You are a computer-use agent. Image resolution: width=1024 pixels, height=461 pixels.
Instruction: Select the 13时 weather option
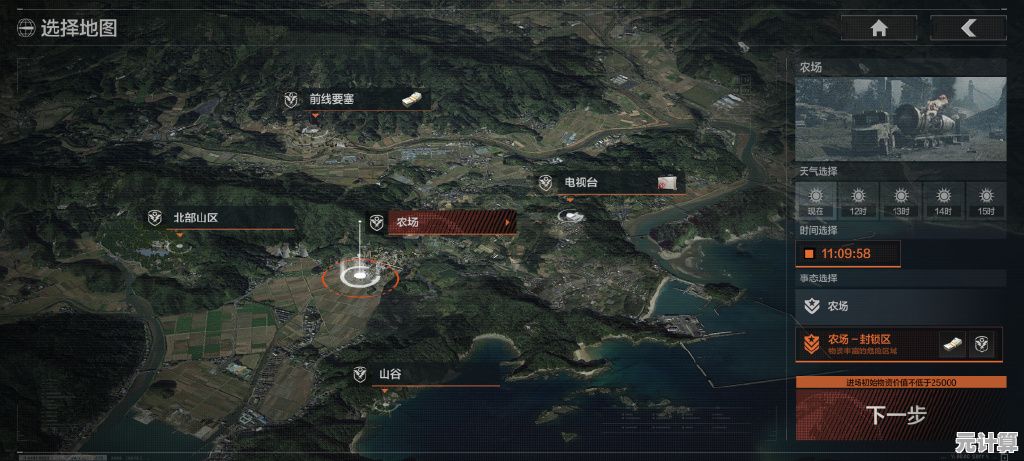(901, 199)
